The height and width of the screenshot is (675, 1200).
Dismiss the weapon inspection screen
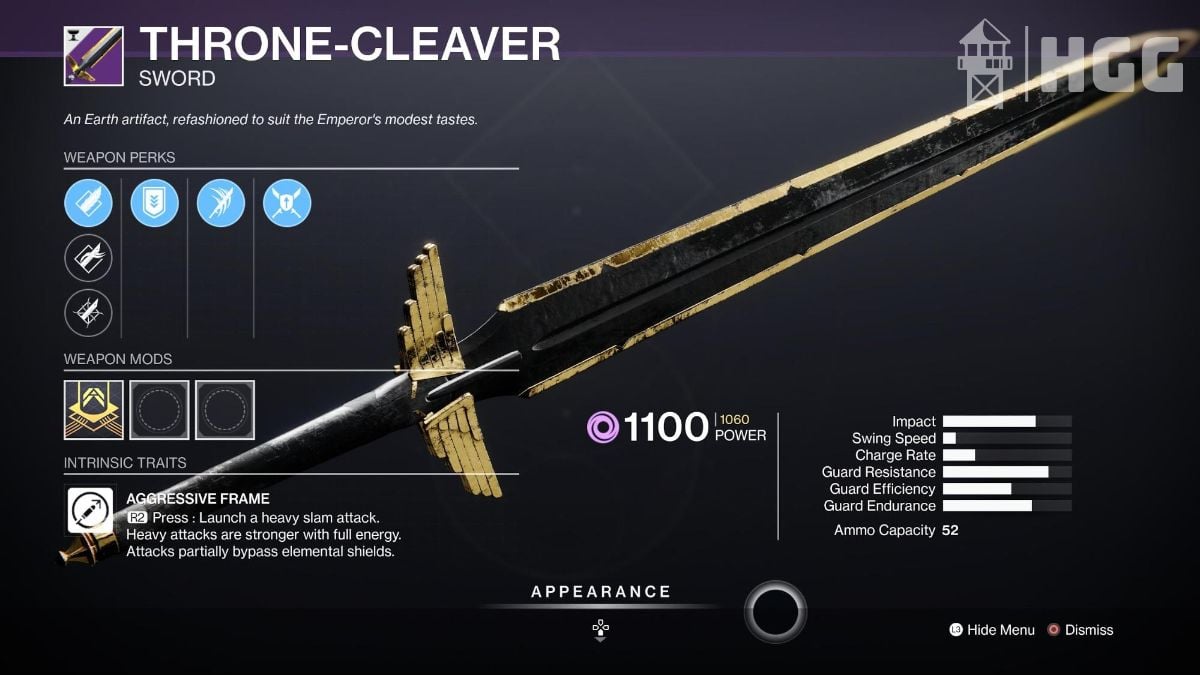point(1079,630)
